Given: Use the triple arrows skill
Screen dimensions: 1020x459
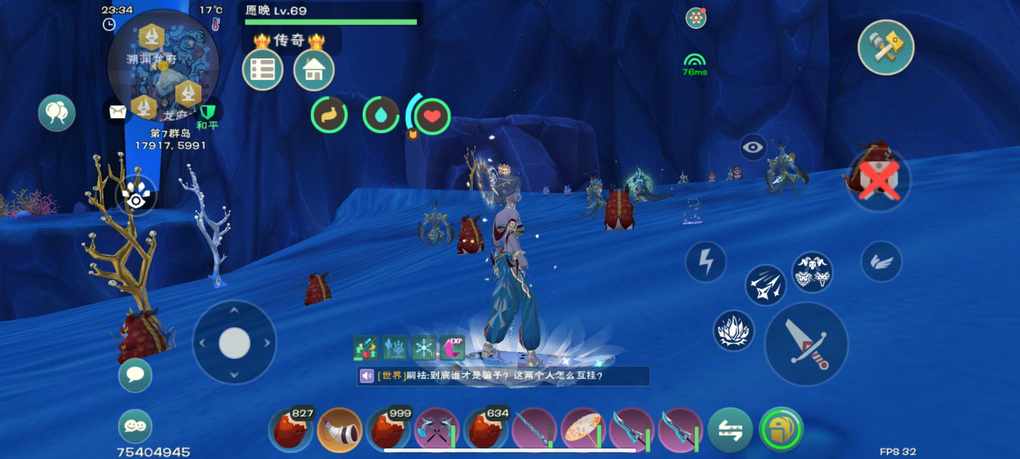Looking at the screenshot, I should pyautogui.click(x=765, y=285).
